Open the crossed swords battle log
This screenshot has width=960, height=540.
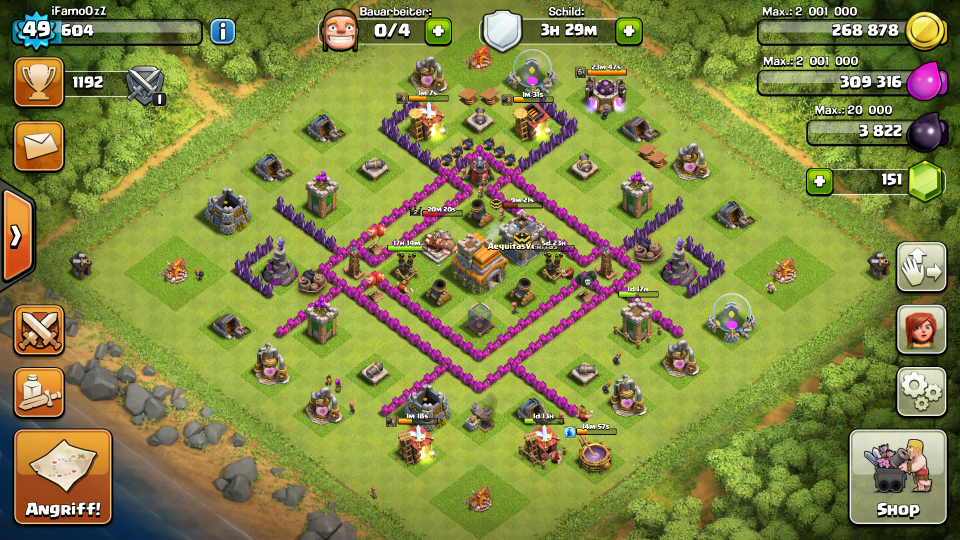tap(38, 330)
